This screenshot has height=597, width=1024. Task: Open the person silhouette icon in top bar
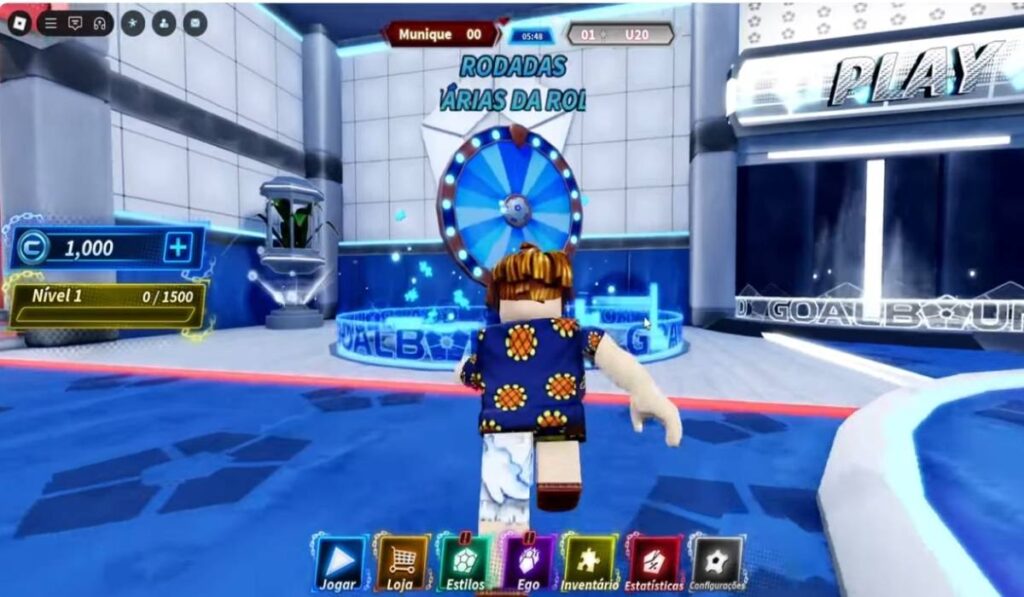coord(165,22)
